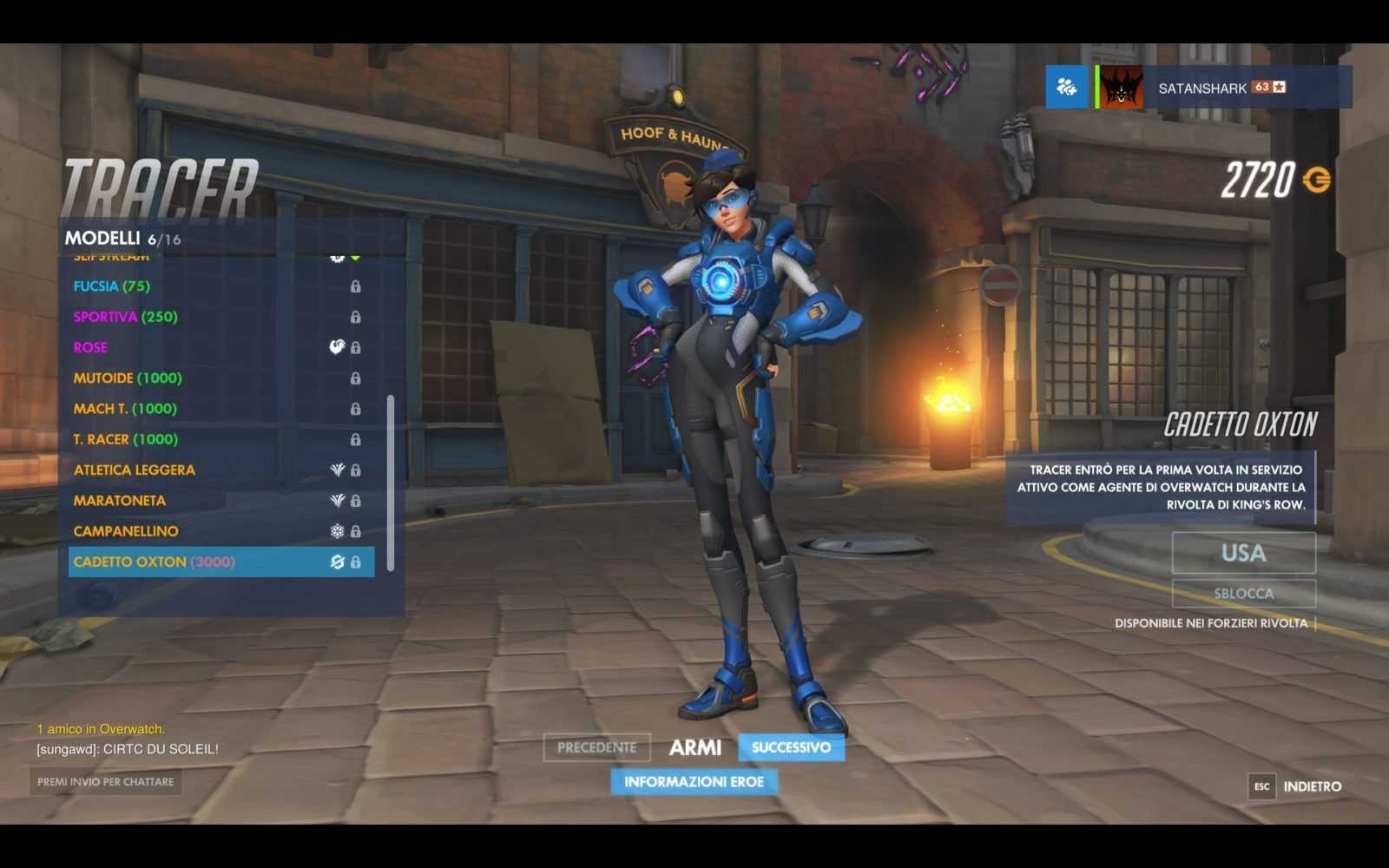Select the Mach T. skin
Screen dimensions: 1389x868
click(x=125, y=409)
